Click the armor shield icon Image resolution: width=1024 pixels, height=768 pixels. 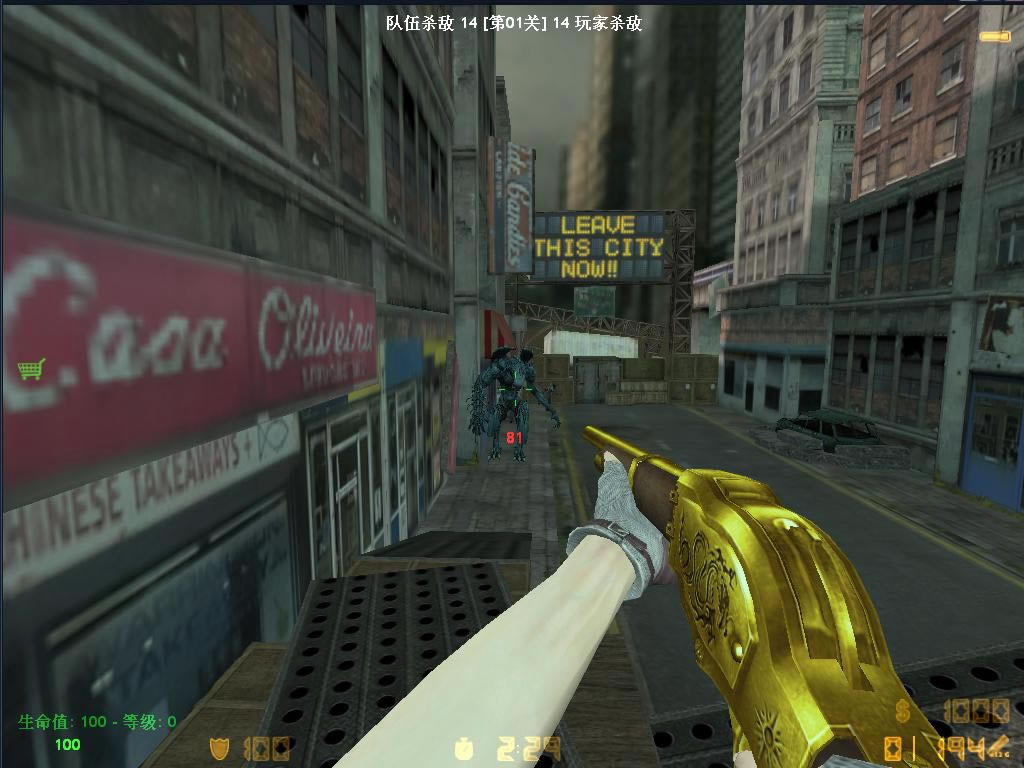pyautogui.click(x=219, y=747)
